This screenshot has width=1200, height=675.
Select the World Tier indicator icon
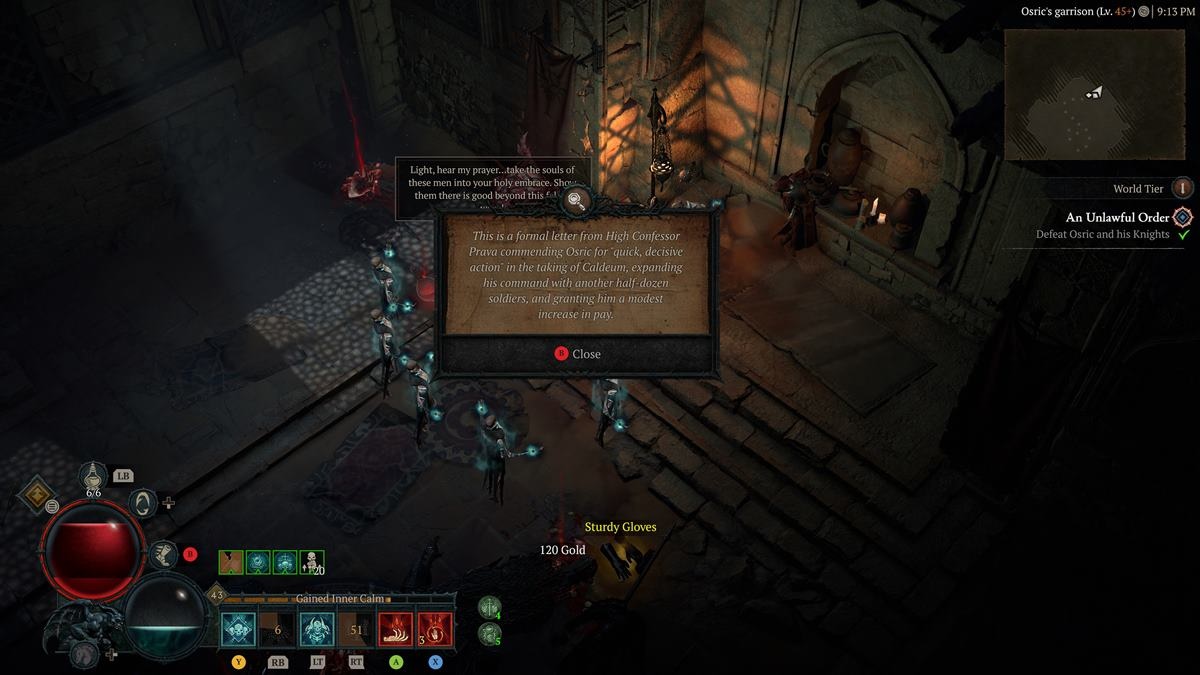(x=1183, y=188)
